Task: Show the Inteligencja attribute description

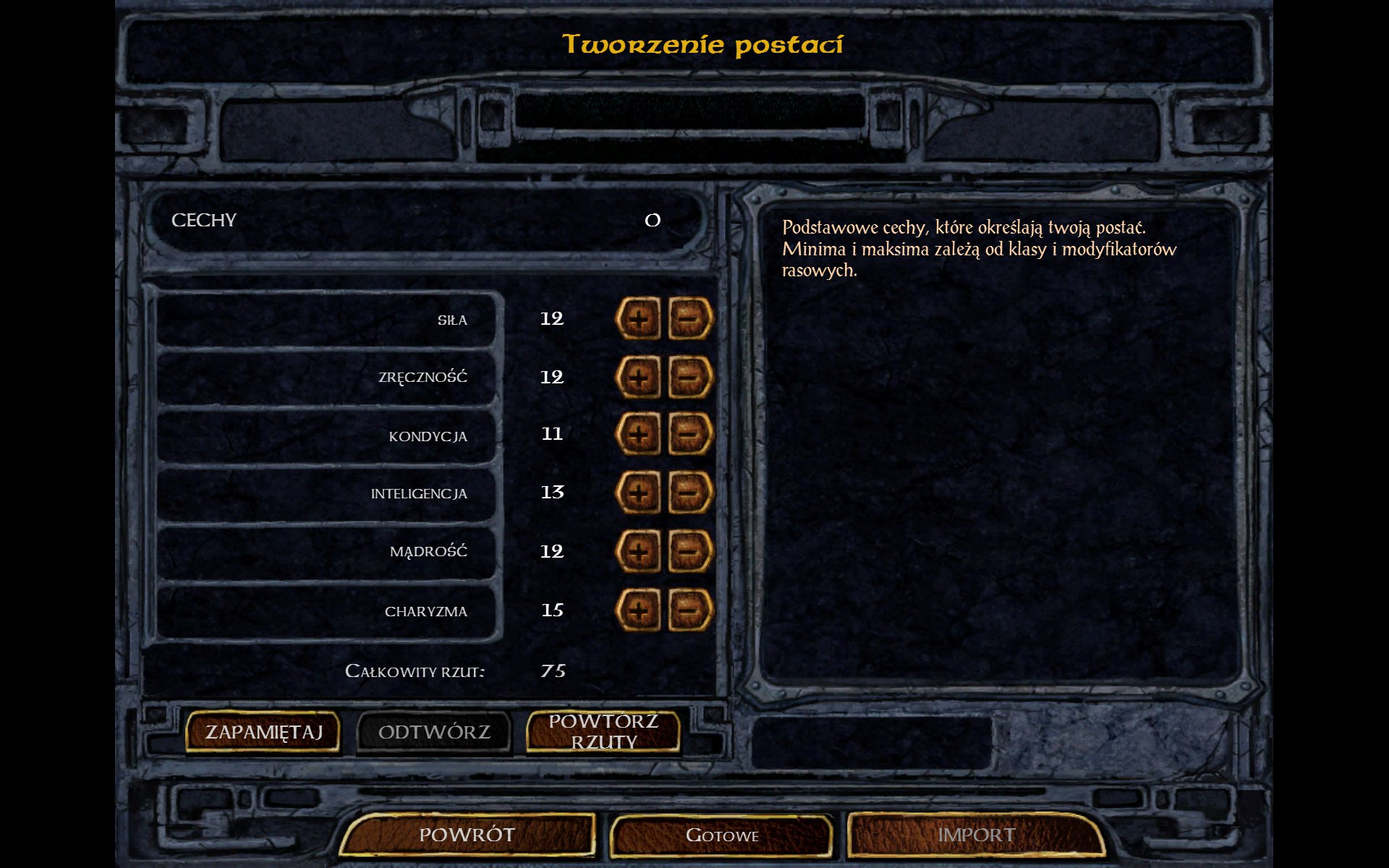Action: (x=327, y=494)
